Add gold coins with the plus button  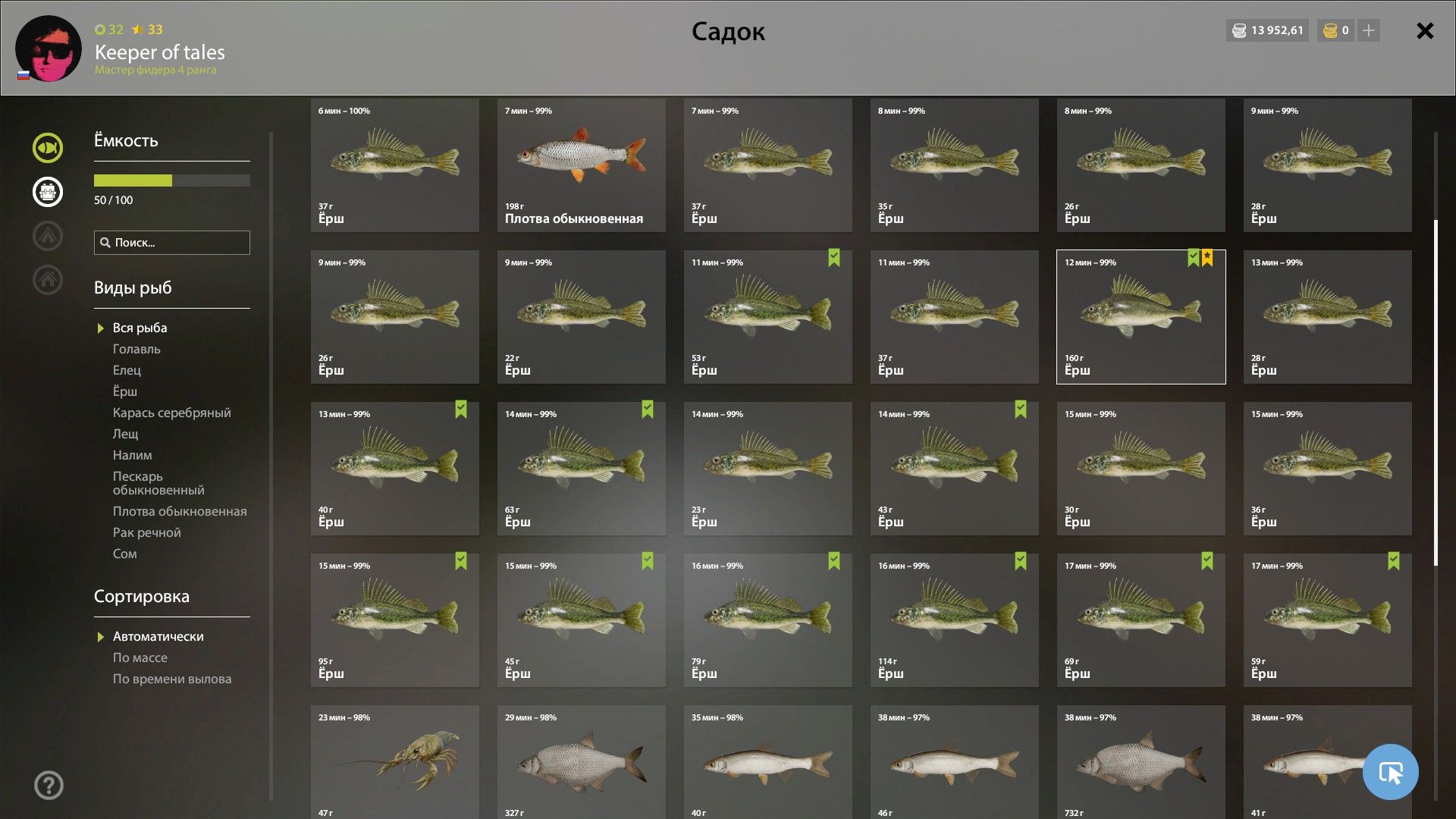pyautogui.click(x=1369, y=30)
